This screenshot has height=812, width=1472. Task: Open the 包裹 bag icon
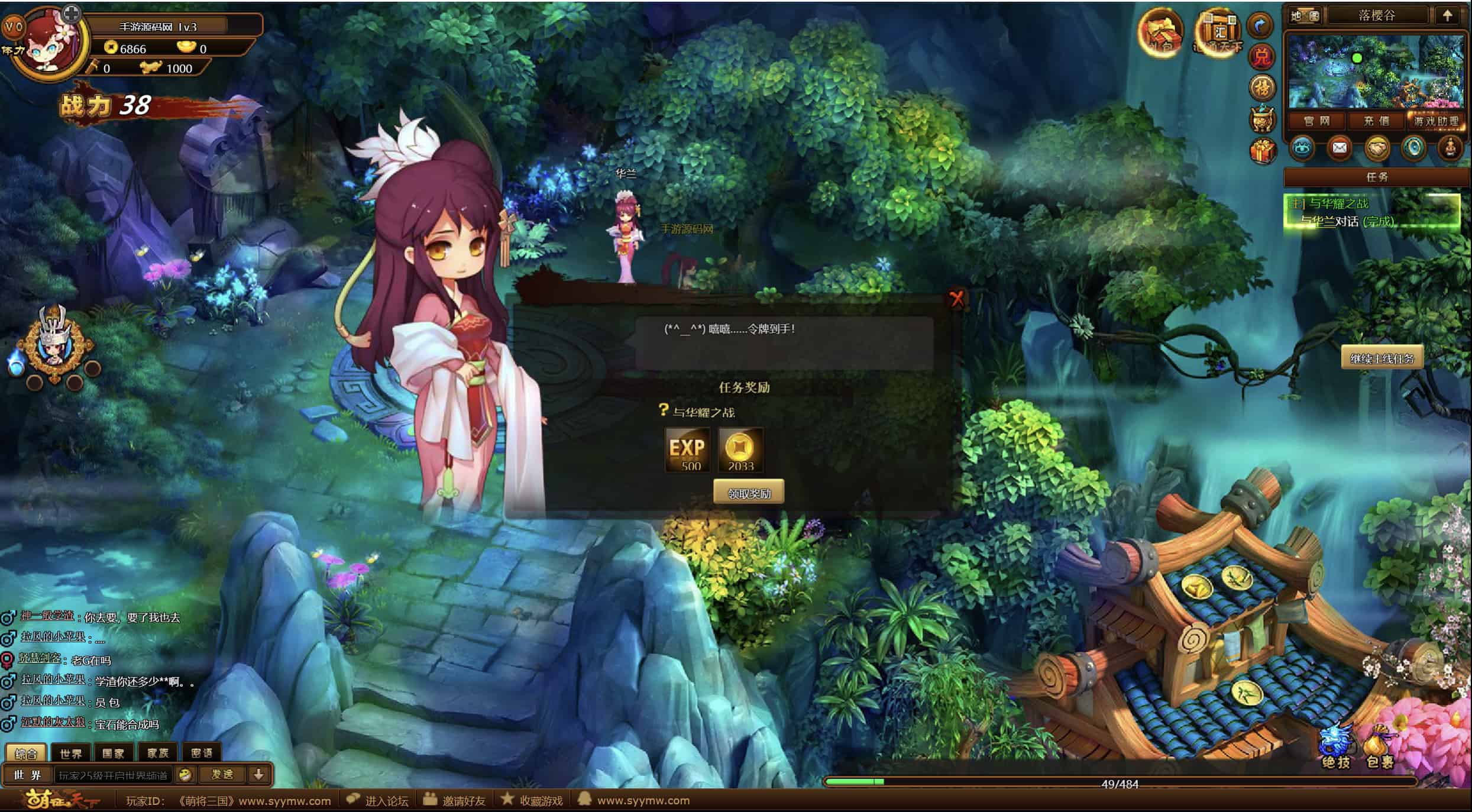coord(1380,748)
